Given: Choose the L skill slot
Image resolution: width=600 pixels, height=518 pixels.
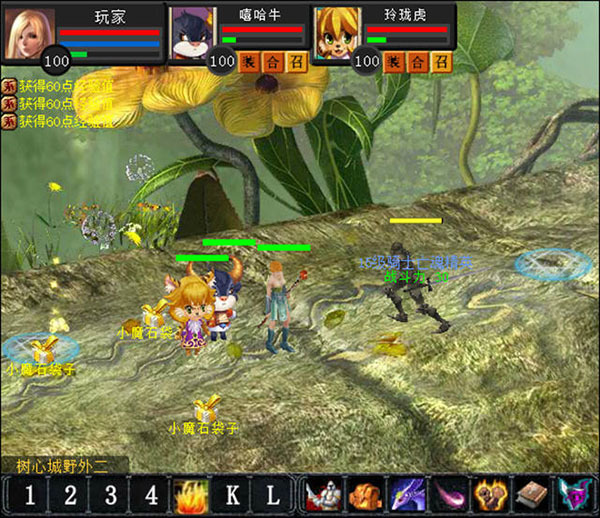Looking at the screenshot, I should click(272, 495).
